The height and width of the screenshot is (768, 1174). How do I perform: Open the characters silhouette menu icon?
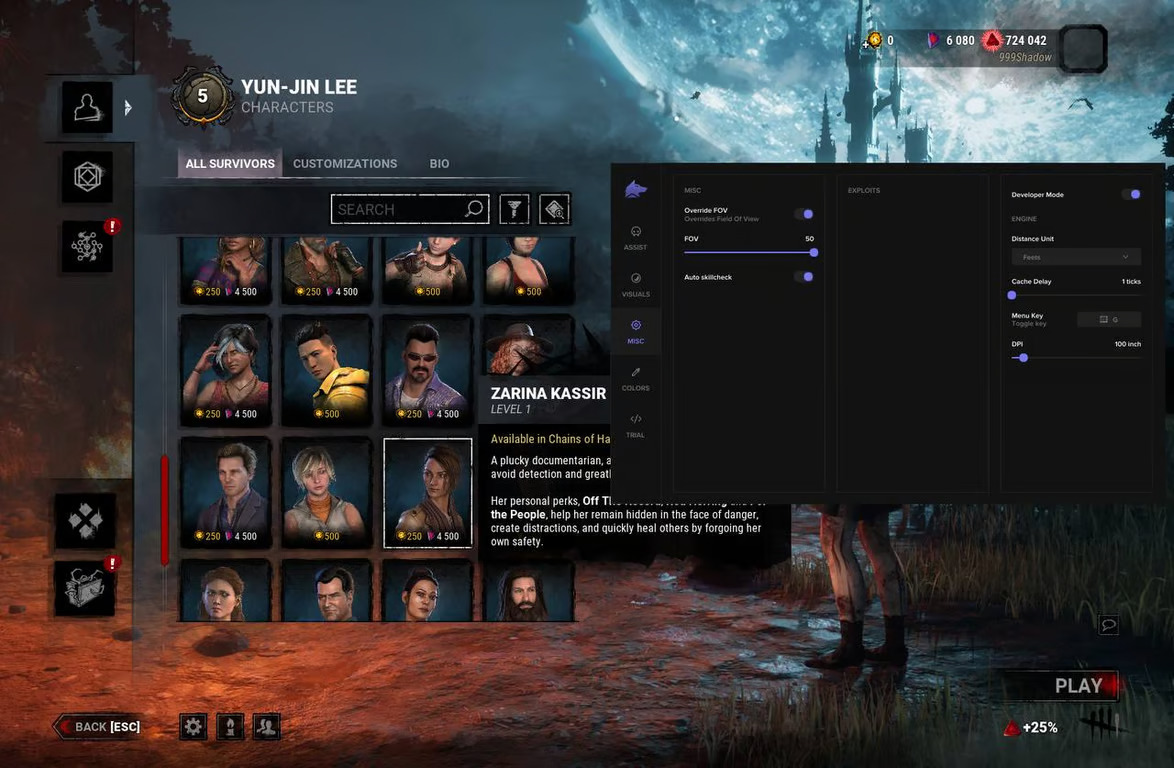tap(87, 107)
